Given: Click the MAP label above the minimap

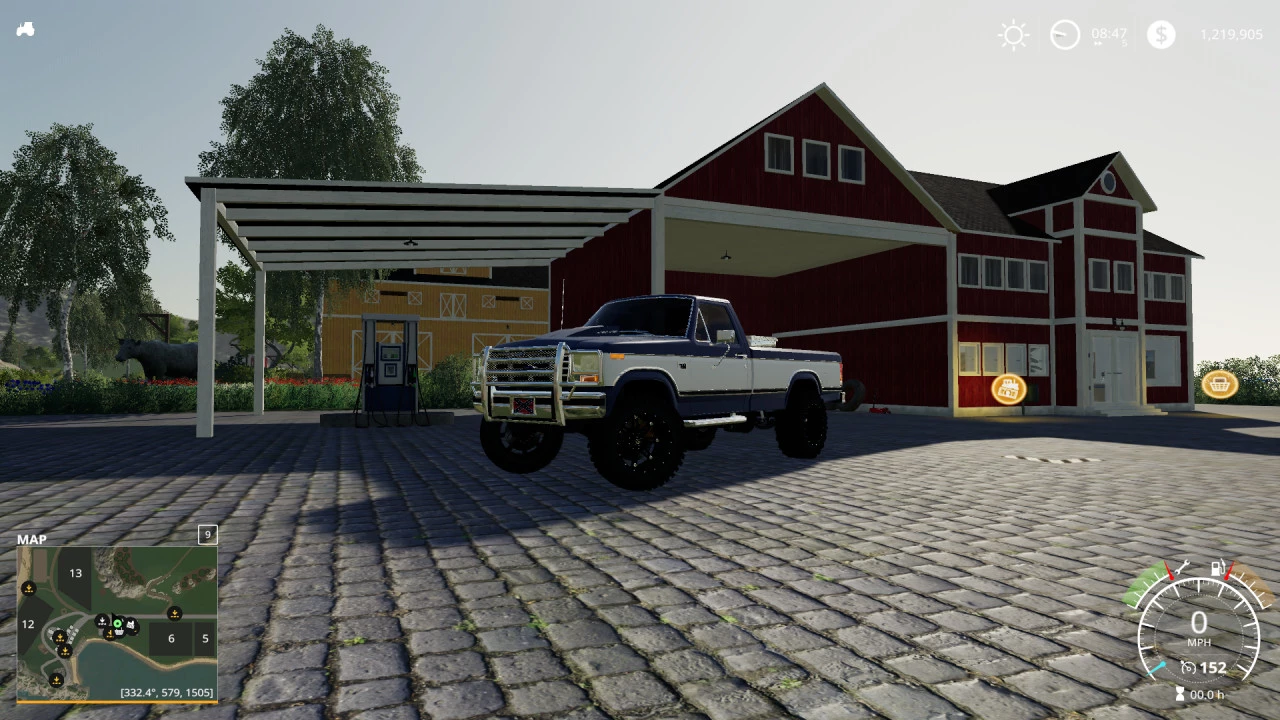Looking at the screenshot, I should (33, 539).
